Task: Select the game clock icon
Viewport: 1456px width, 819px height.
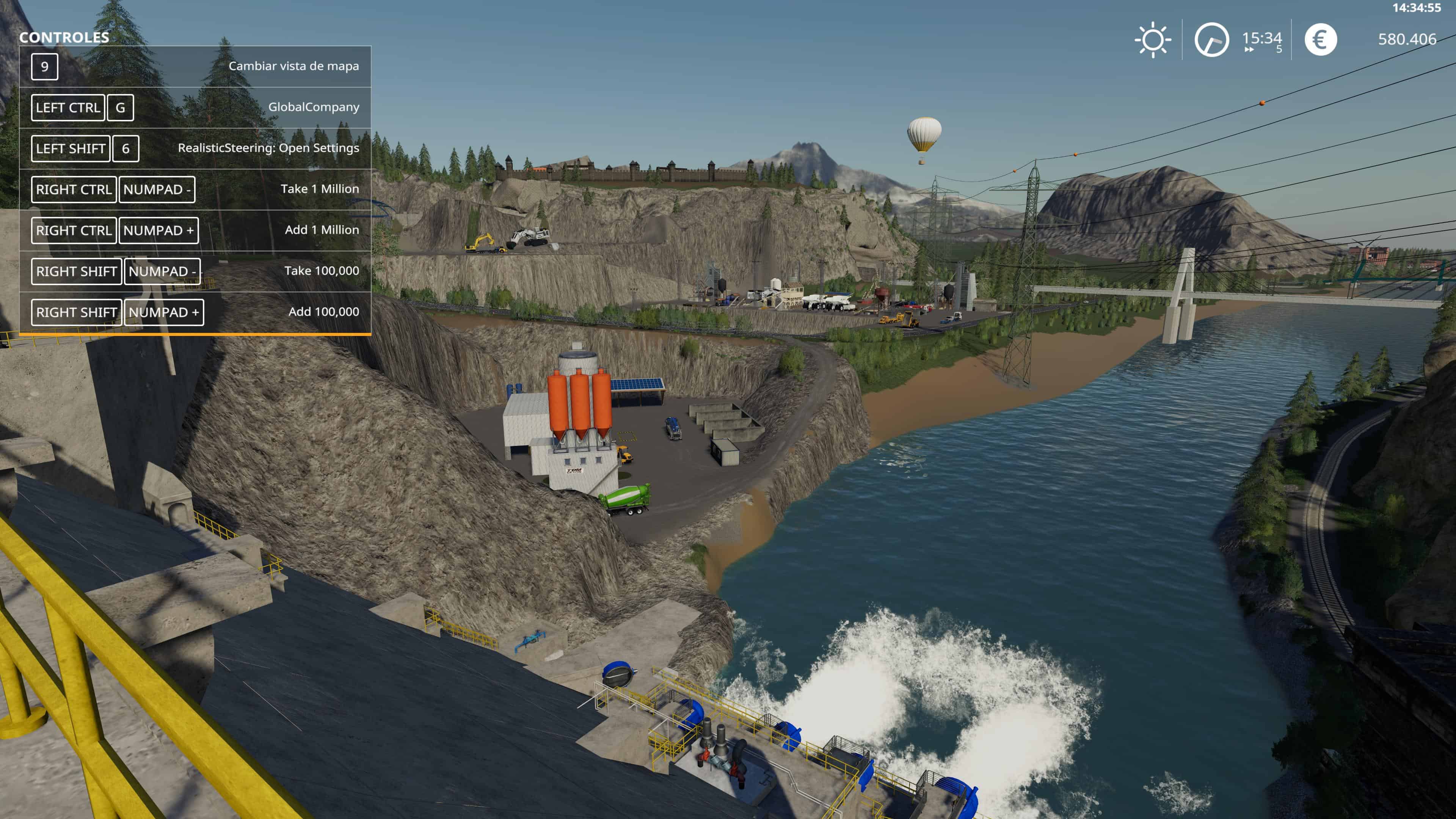Action: coord(1211,39)
